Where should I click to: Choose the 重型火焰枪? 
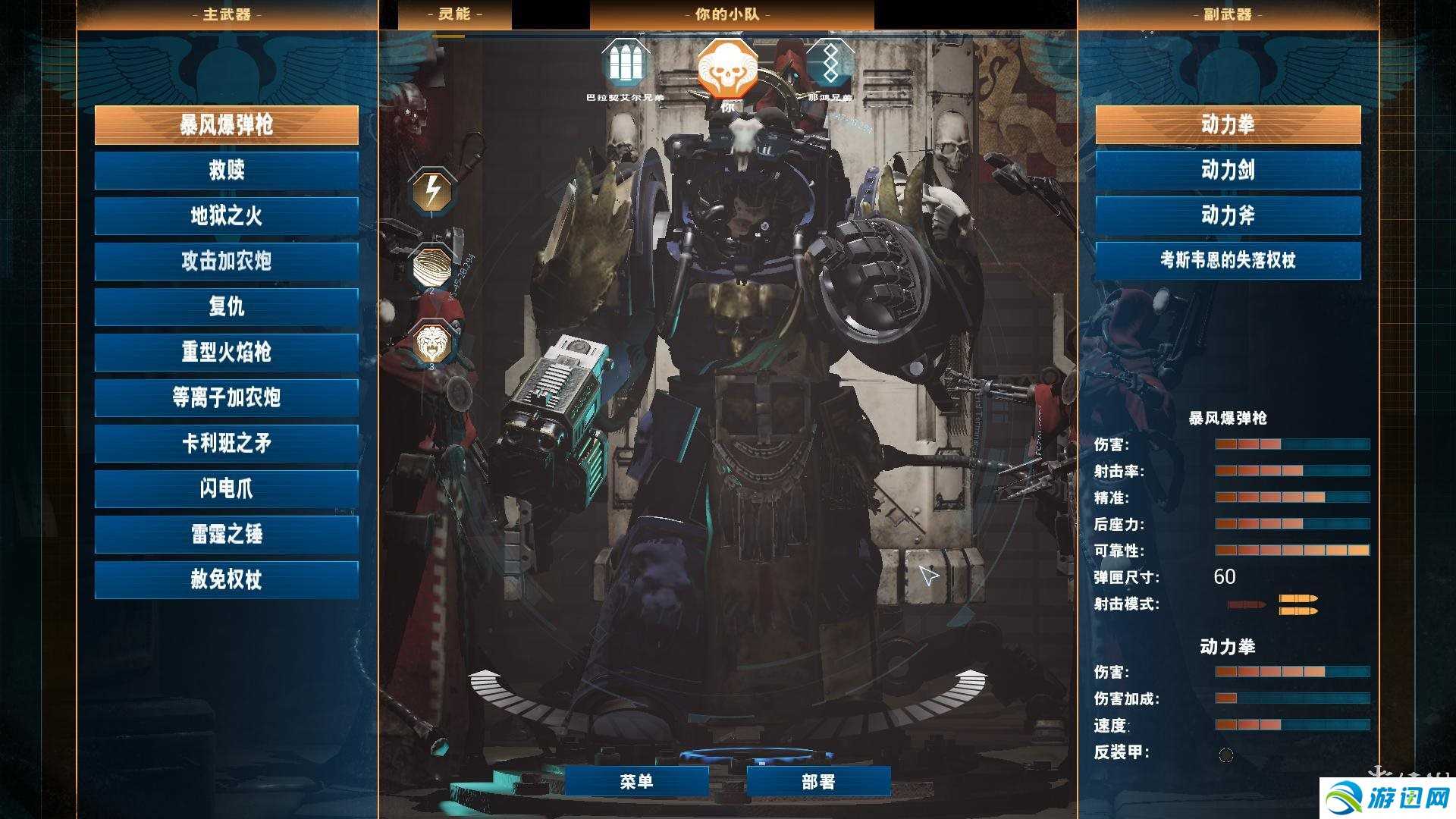coord(226,353)
